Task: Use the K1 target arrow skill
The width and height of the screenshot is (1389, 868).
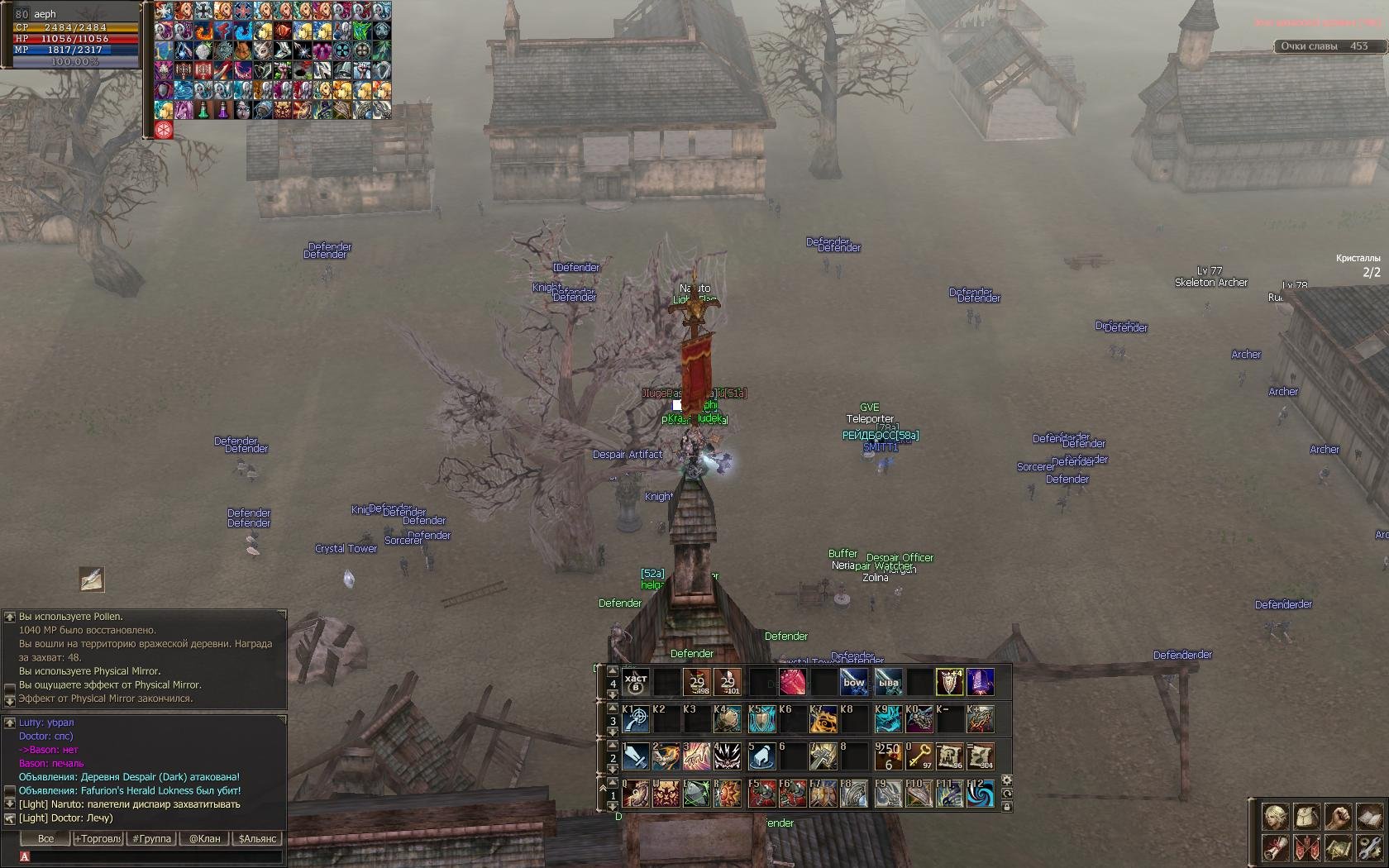Action: click(635, 719)
